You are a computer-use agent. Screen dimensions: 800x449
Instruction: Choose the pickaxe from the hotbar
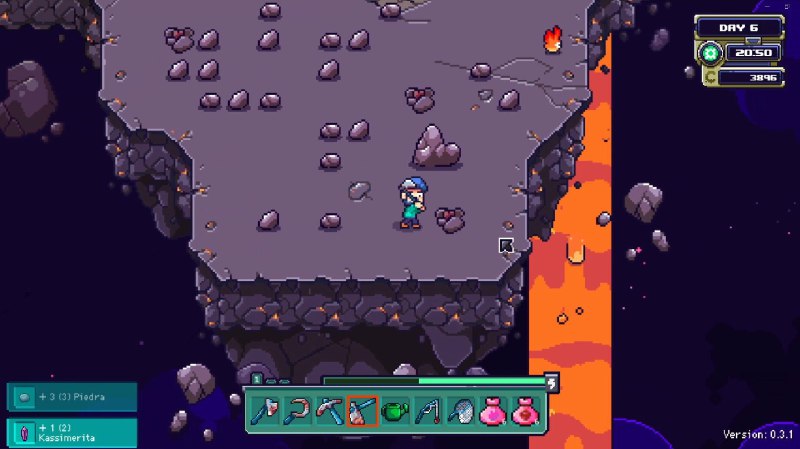pos(329,411)
